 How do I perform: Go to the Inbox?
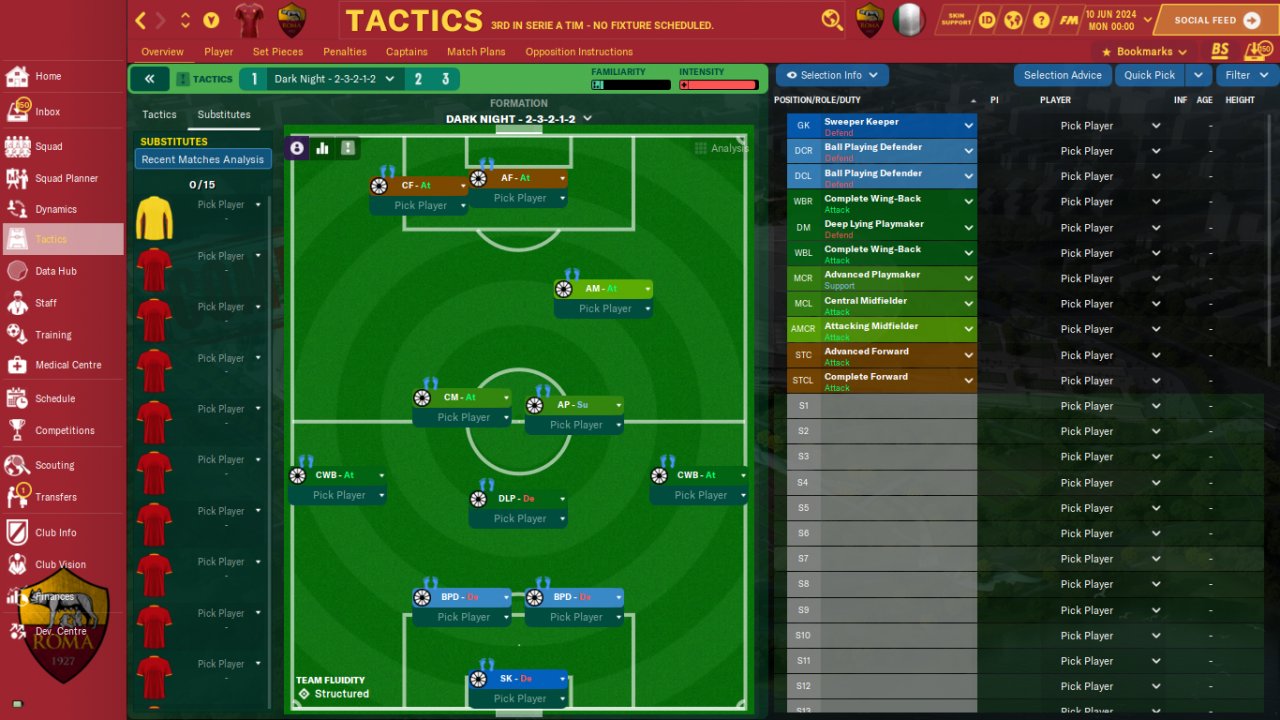[47, 112]
